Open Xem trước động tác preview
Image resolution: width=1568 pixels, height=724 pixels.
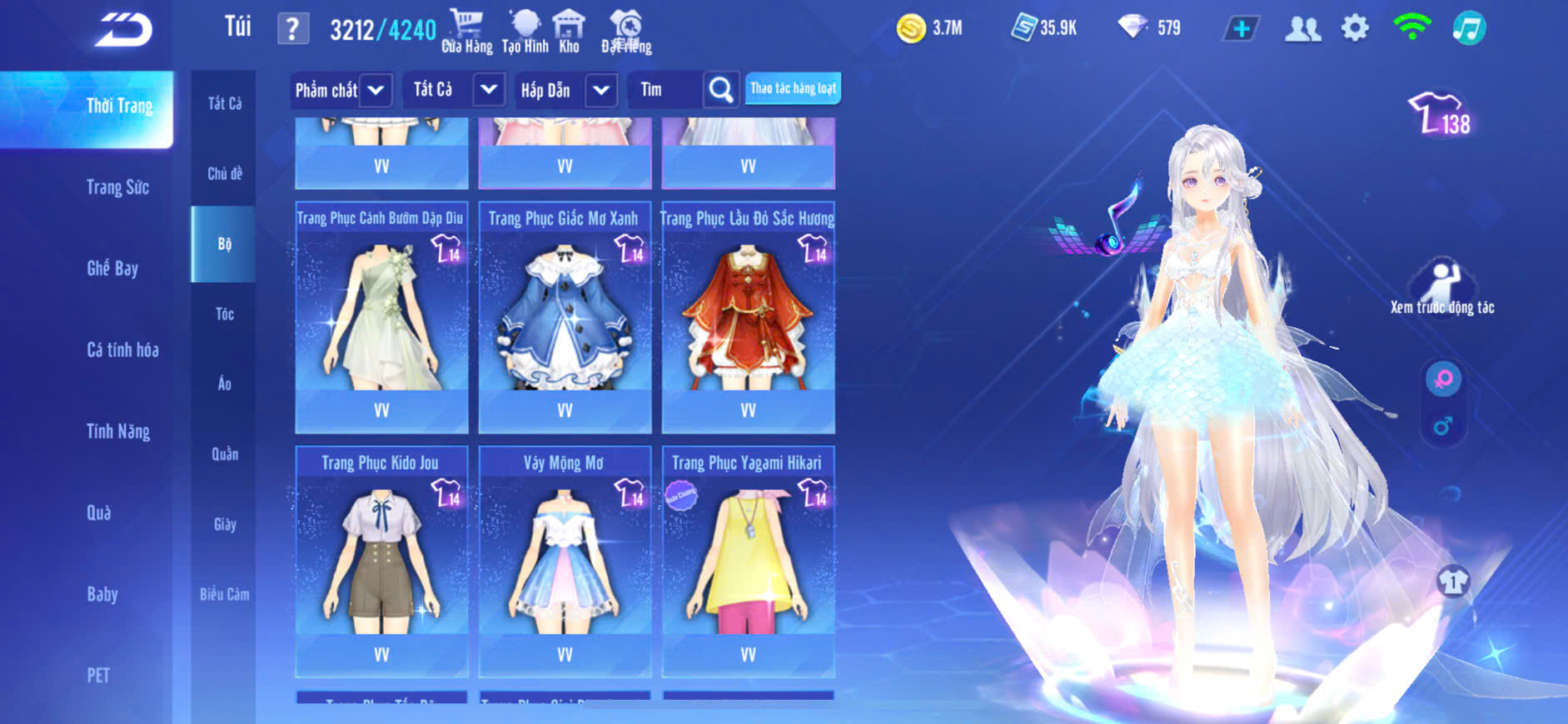[1442, 287]
